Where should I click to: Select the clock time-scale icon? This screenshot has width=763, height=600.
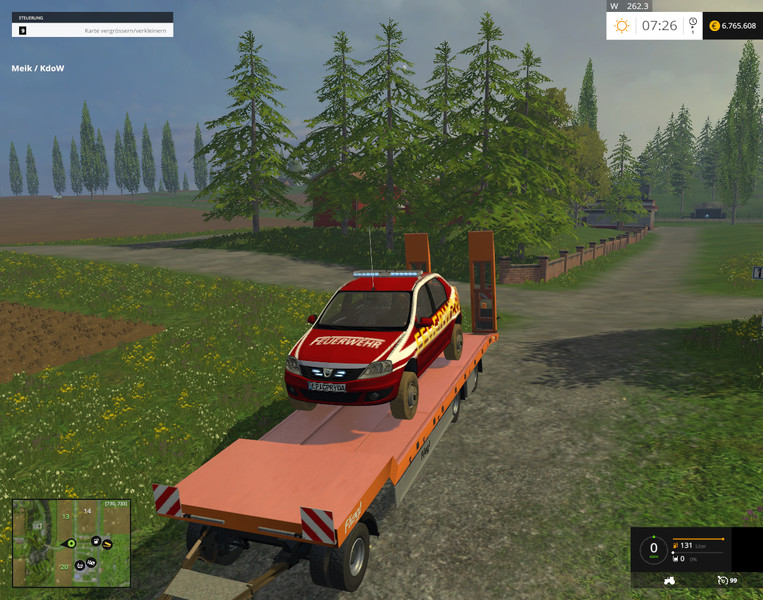coord(692,25)
